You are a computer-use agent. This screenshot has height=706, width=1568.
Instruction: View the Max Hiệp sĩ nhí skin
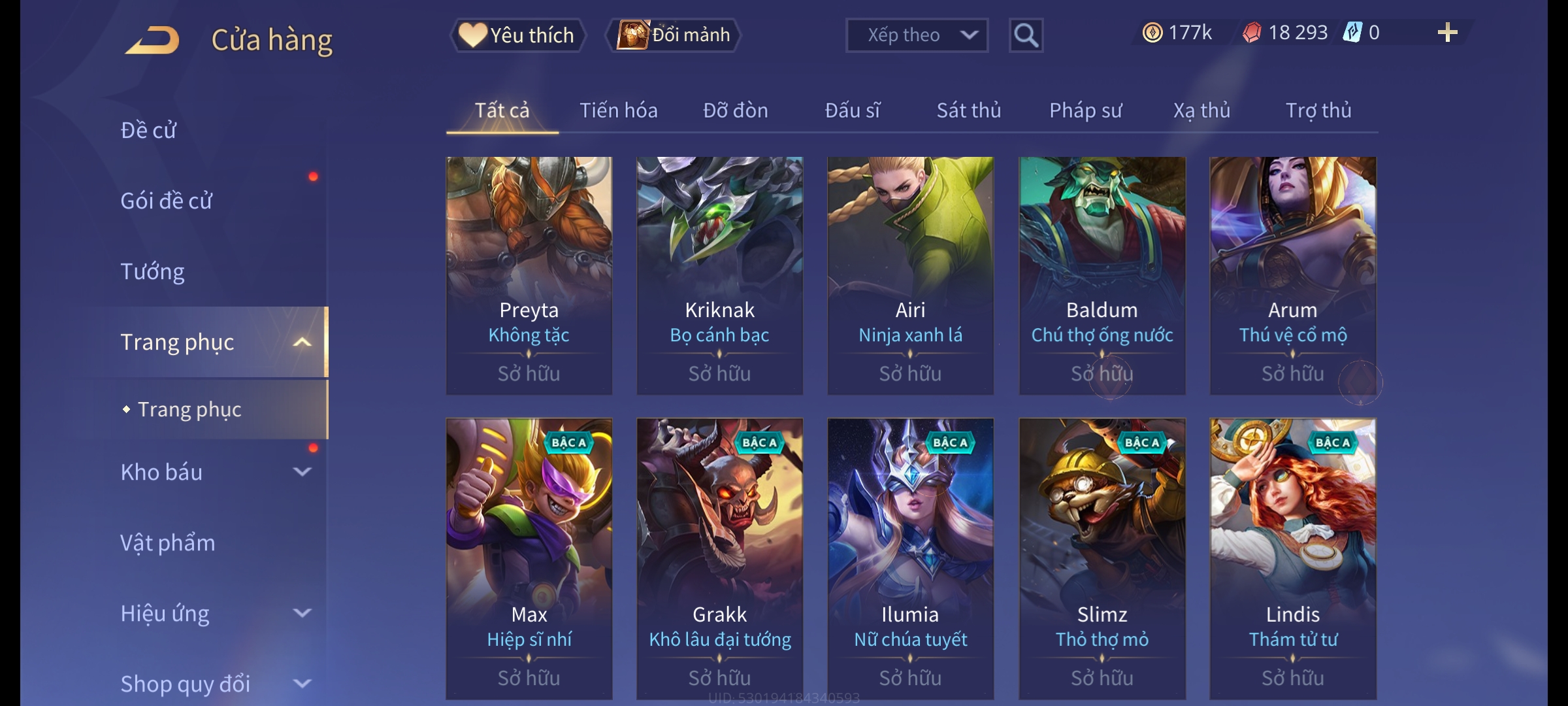pos(529,559)
